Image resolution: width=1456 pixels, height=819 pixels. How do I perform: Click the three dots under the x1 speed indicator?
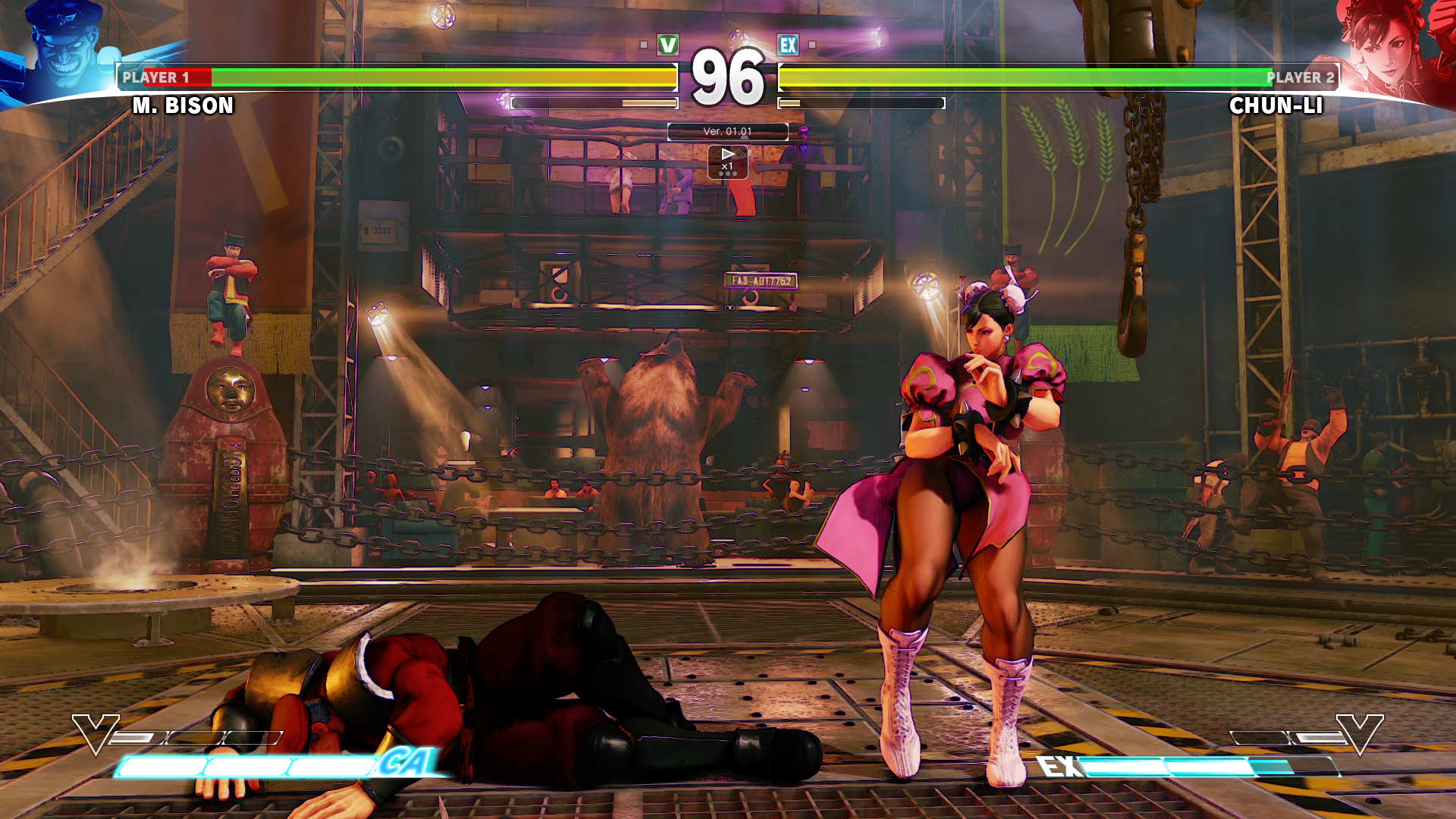727,174
